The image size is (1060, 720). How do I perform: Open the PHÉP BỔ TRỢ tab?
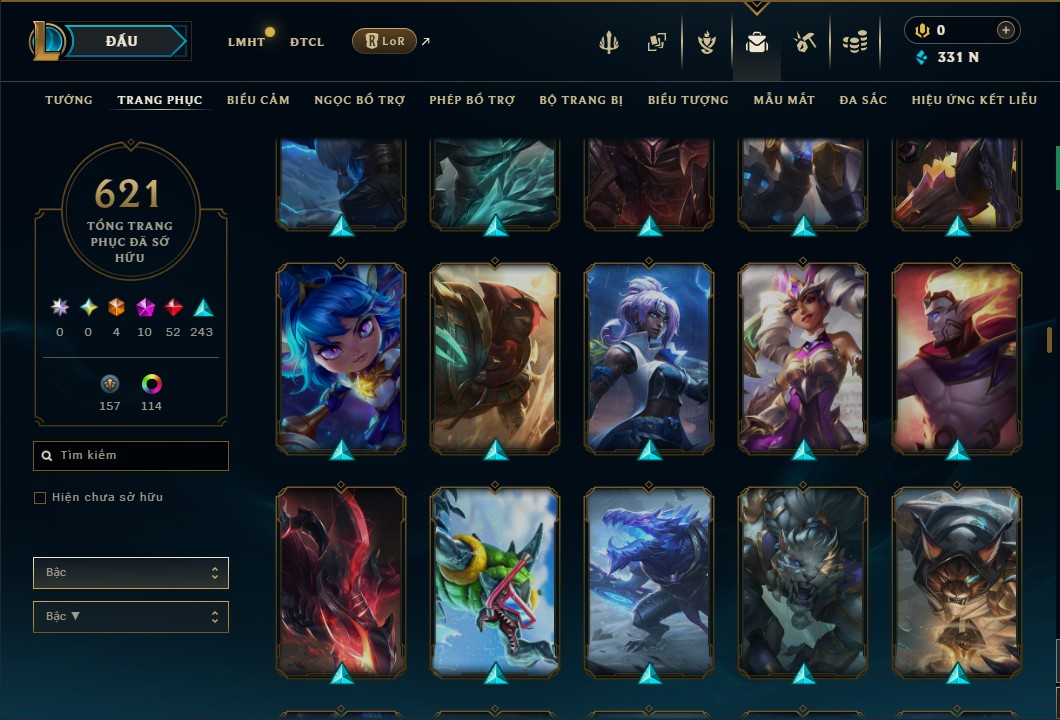(x=472, y=100)
